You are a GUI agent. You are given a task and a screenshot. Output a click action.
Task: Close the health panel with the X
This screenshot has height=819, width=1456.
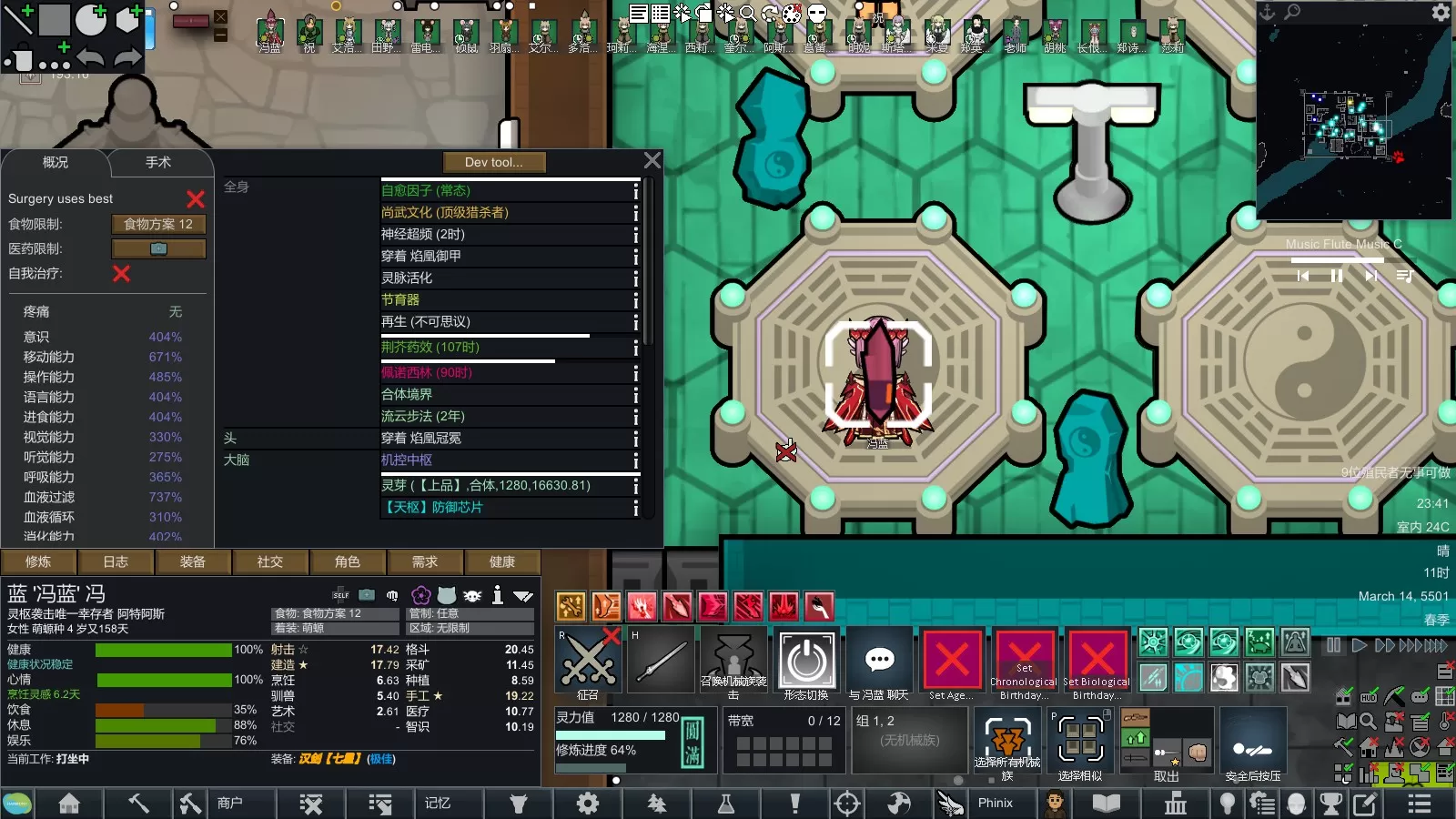tap(652, 161)
